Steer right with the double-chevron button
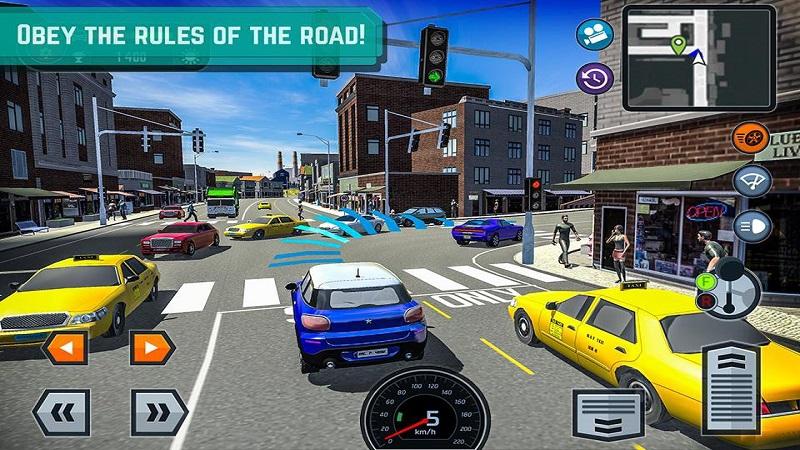The image size is (800, 450). tap(159, 411)
